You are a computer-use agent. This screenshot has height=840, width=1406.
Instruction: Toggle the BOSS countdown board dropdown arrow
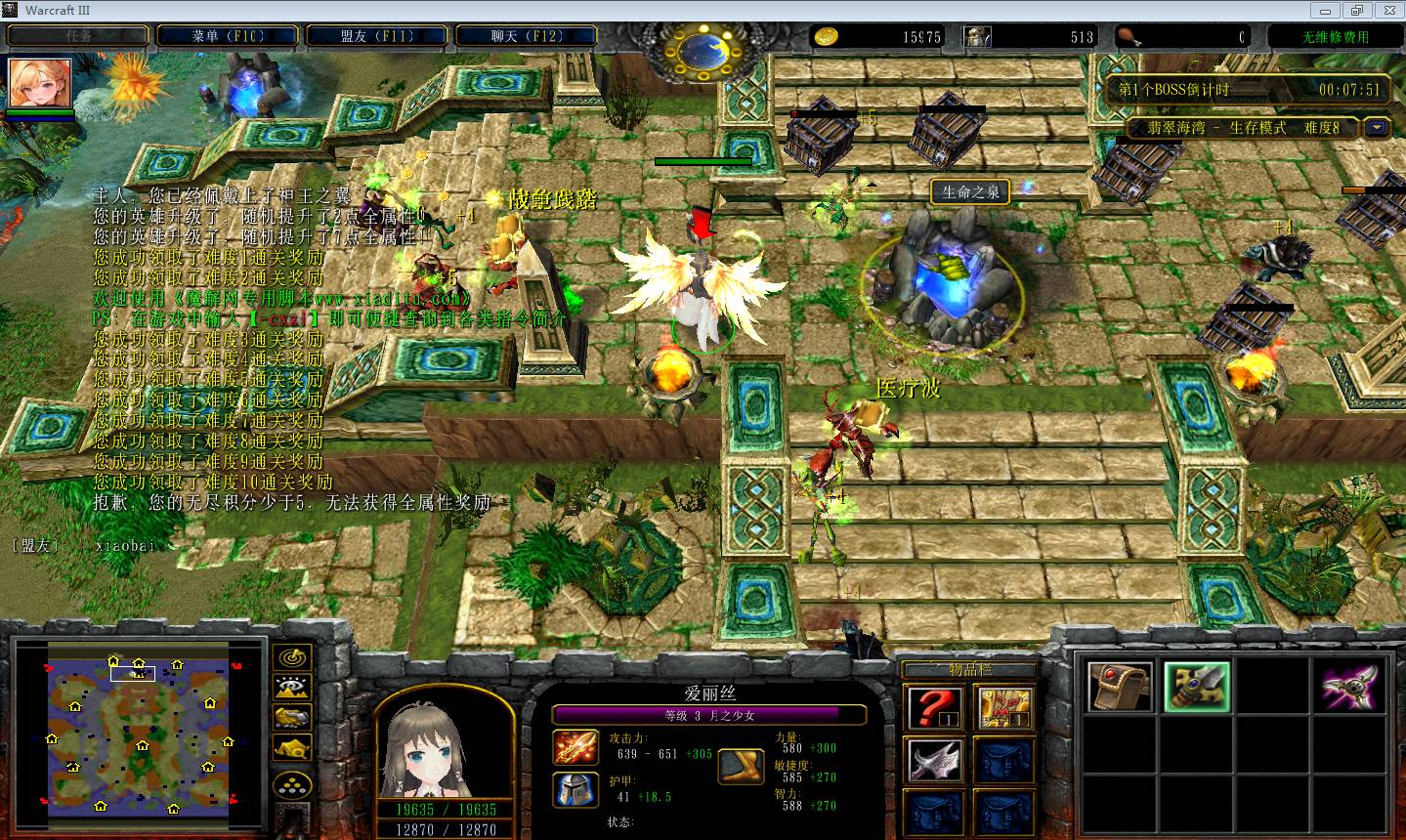pyautogui.click(x=1378, y=127)
